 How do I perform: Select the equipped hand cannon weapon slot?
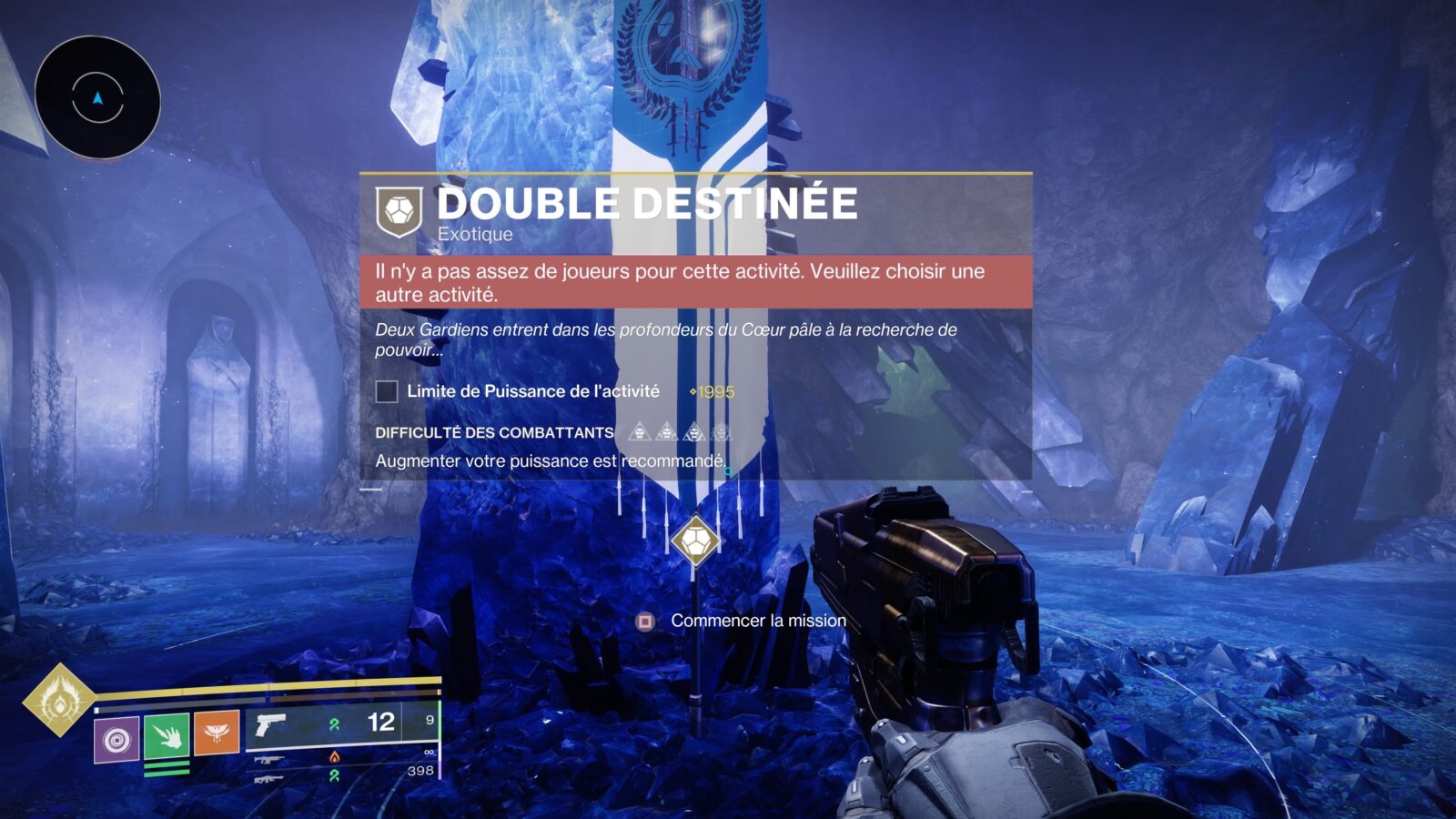tap(270, 725)
